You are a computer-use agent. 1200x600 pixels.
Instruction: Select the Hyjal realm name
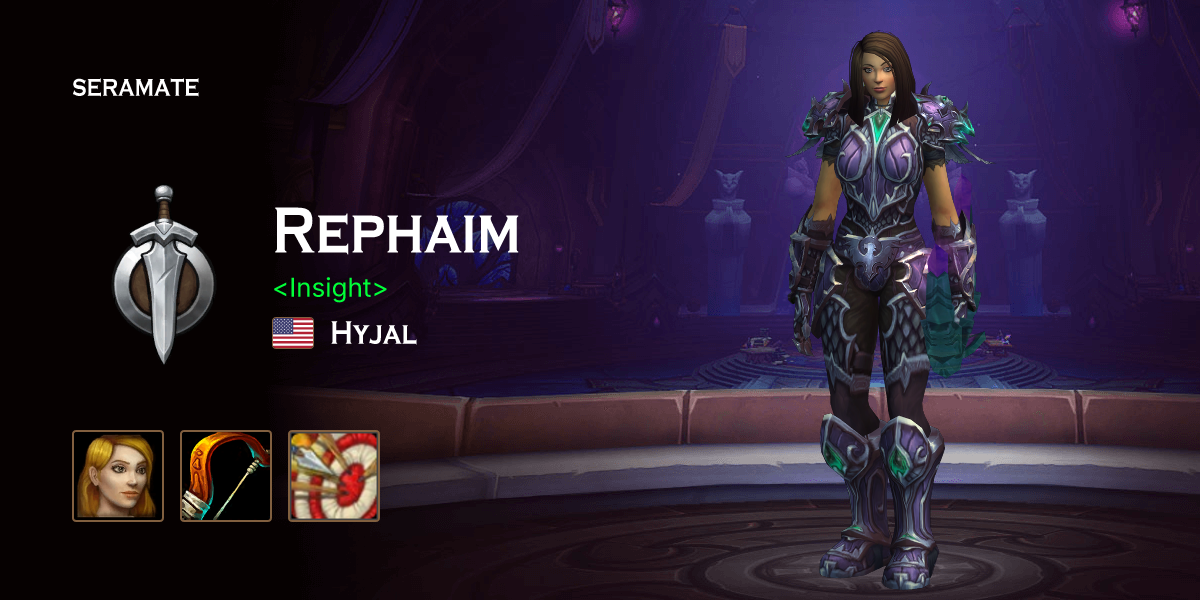[373, 333]
